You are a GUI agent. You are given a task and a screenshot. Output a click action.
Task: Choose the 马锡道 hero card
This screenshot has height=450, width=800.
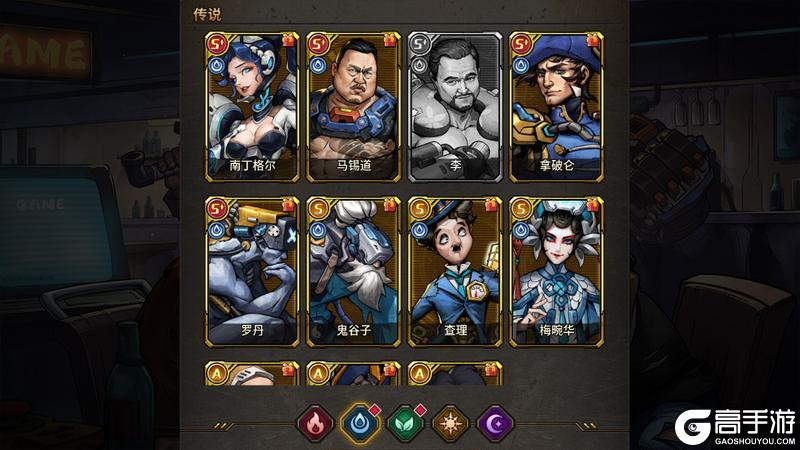[x=353, y=104]
